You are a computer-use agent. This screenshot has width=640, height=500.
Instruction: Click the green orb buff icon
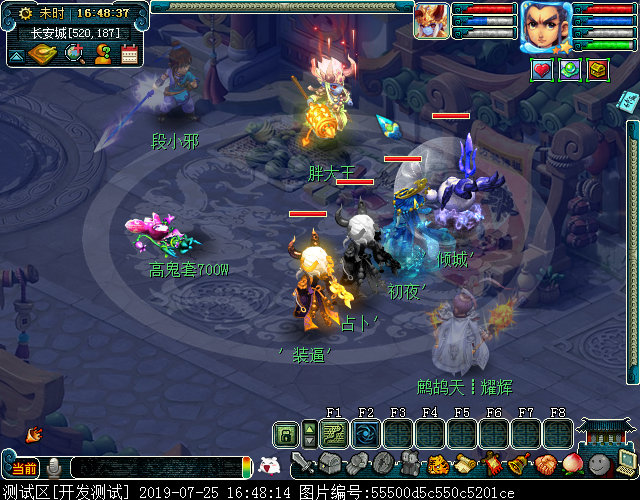[569, 69]
